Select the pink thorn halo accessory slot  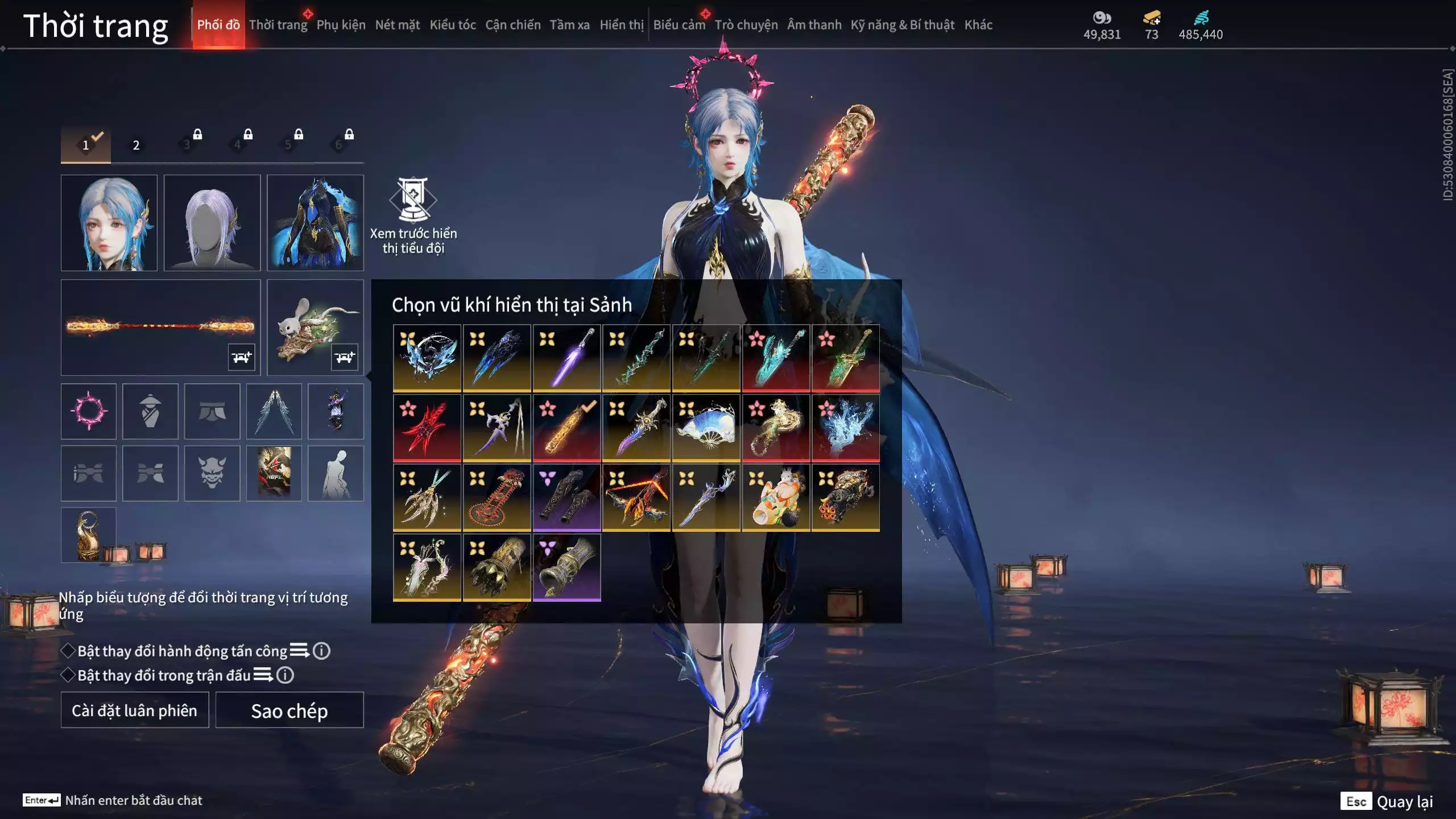(89, 411)
